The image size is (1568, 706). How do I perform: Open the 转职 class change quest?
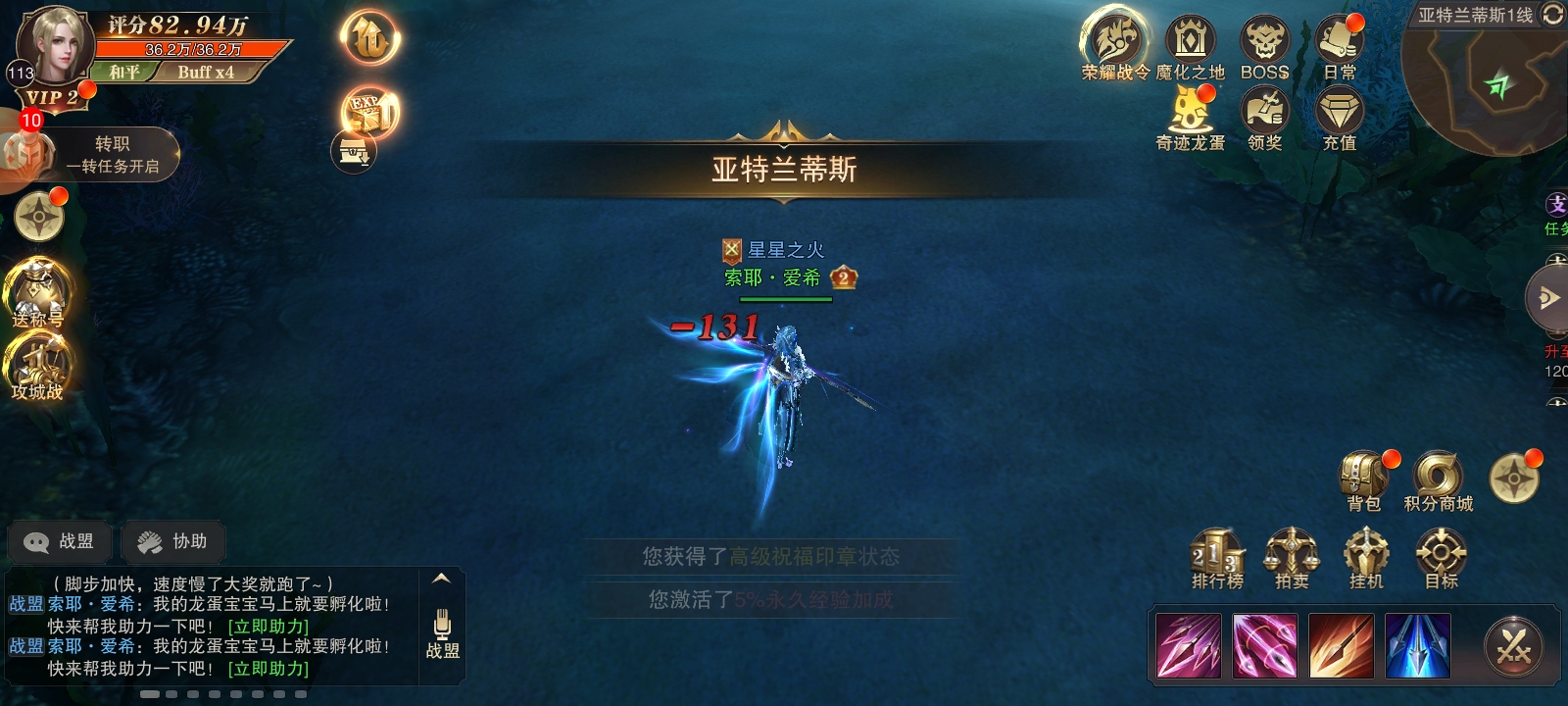pyautogui.click(x=96, y=154)
